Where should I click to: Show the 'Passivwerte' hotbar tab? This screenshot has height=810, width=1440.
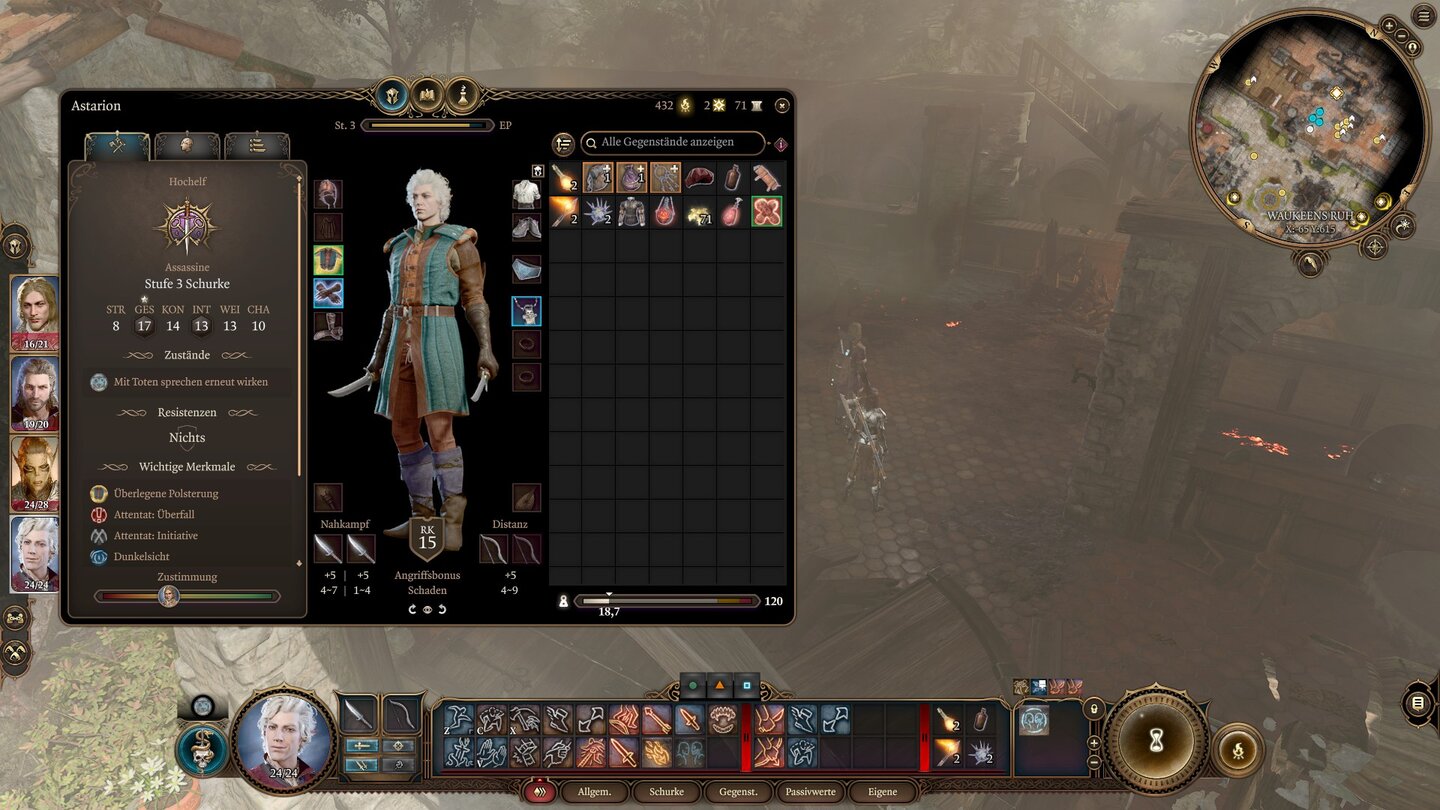810,792
